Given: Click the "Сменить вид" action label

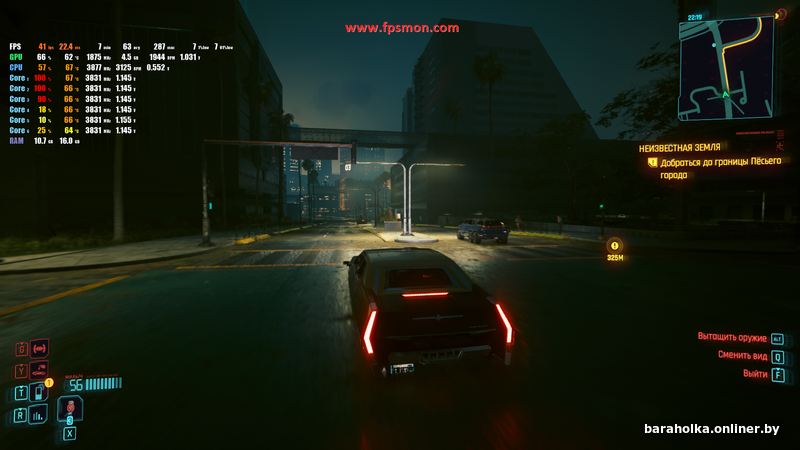Looking at the screenshot, I should (x=741, y=355).
